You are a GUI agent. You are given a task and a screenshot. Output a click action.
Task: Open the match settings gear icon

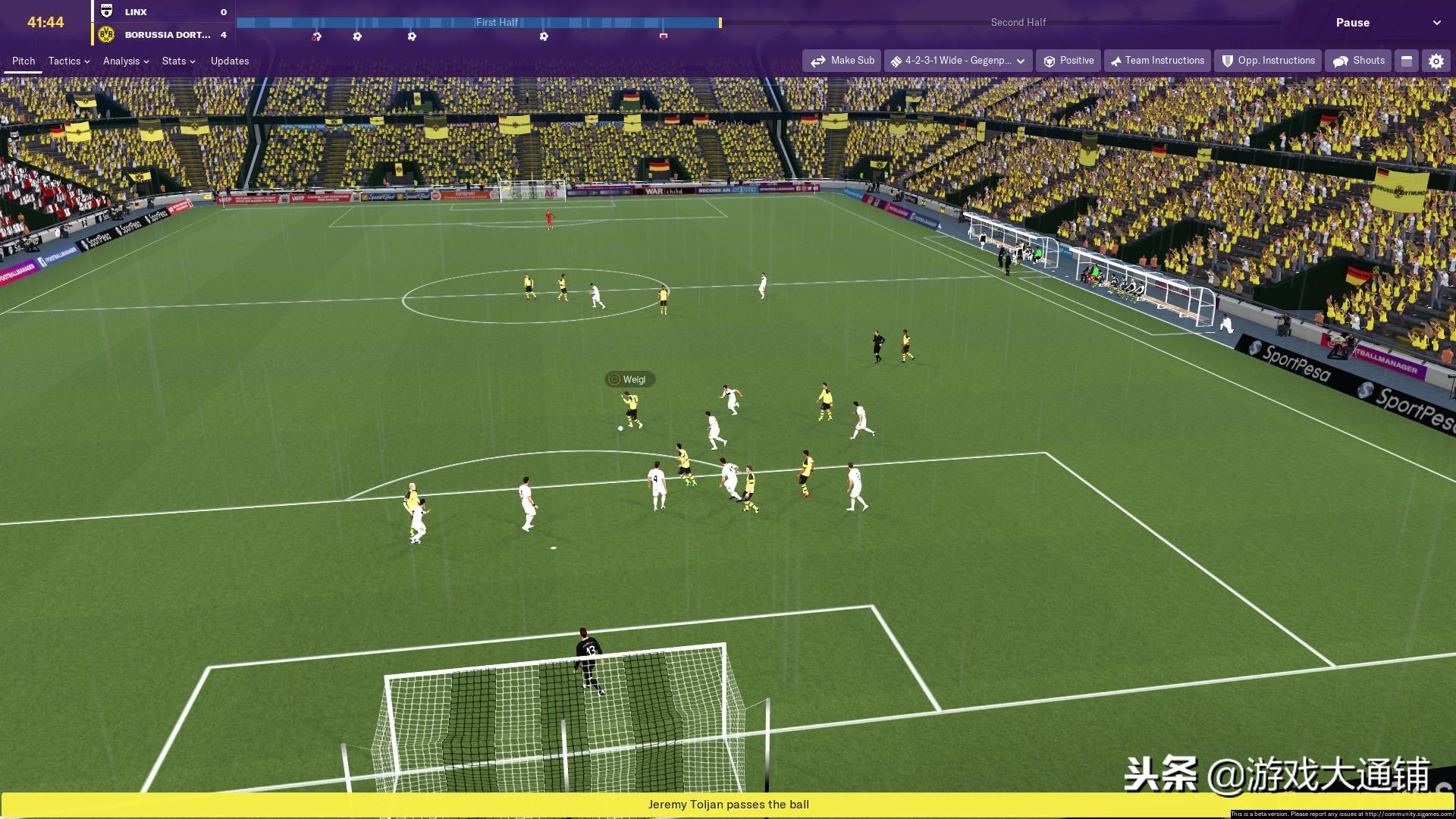point(1436,61)
